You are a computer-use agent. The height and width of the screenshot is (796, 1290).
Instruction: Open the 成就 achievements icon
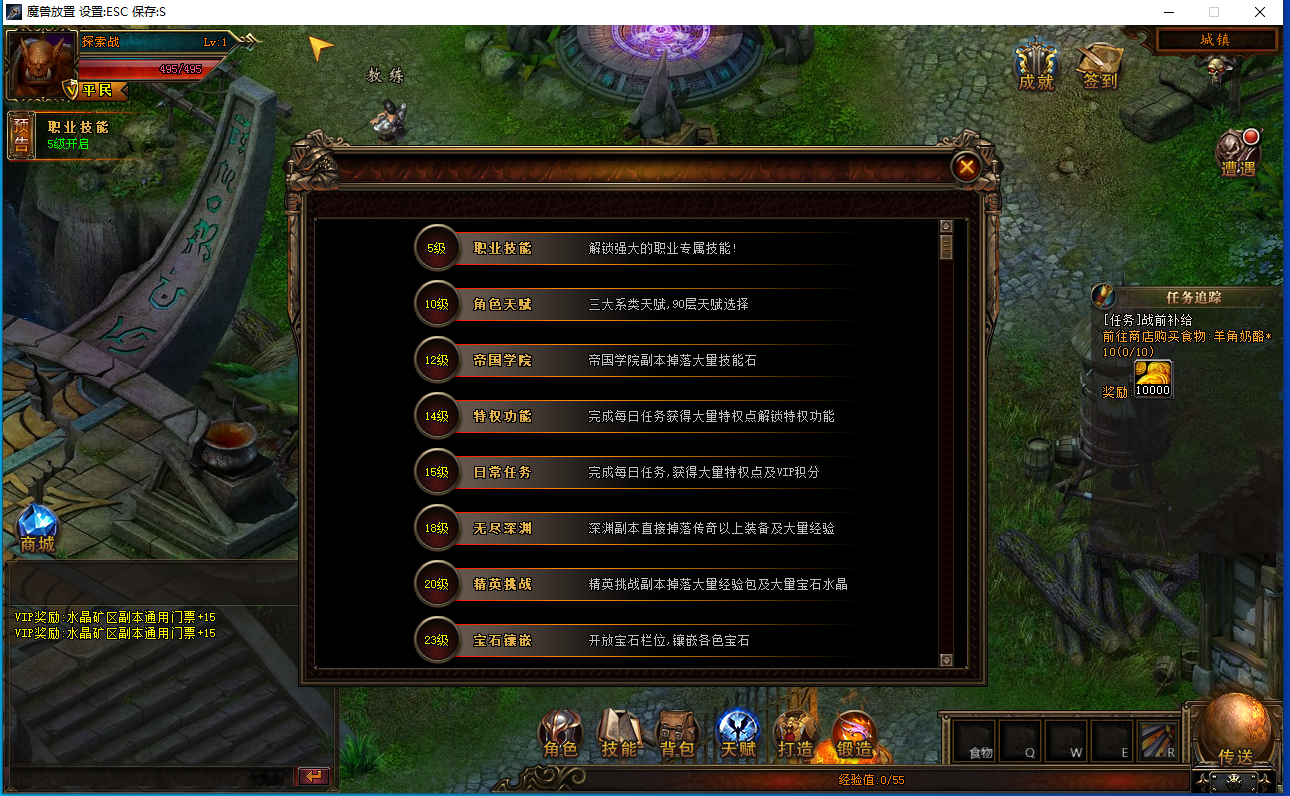[1036, 66]
